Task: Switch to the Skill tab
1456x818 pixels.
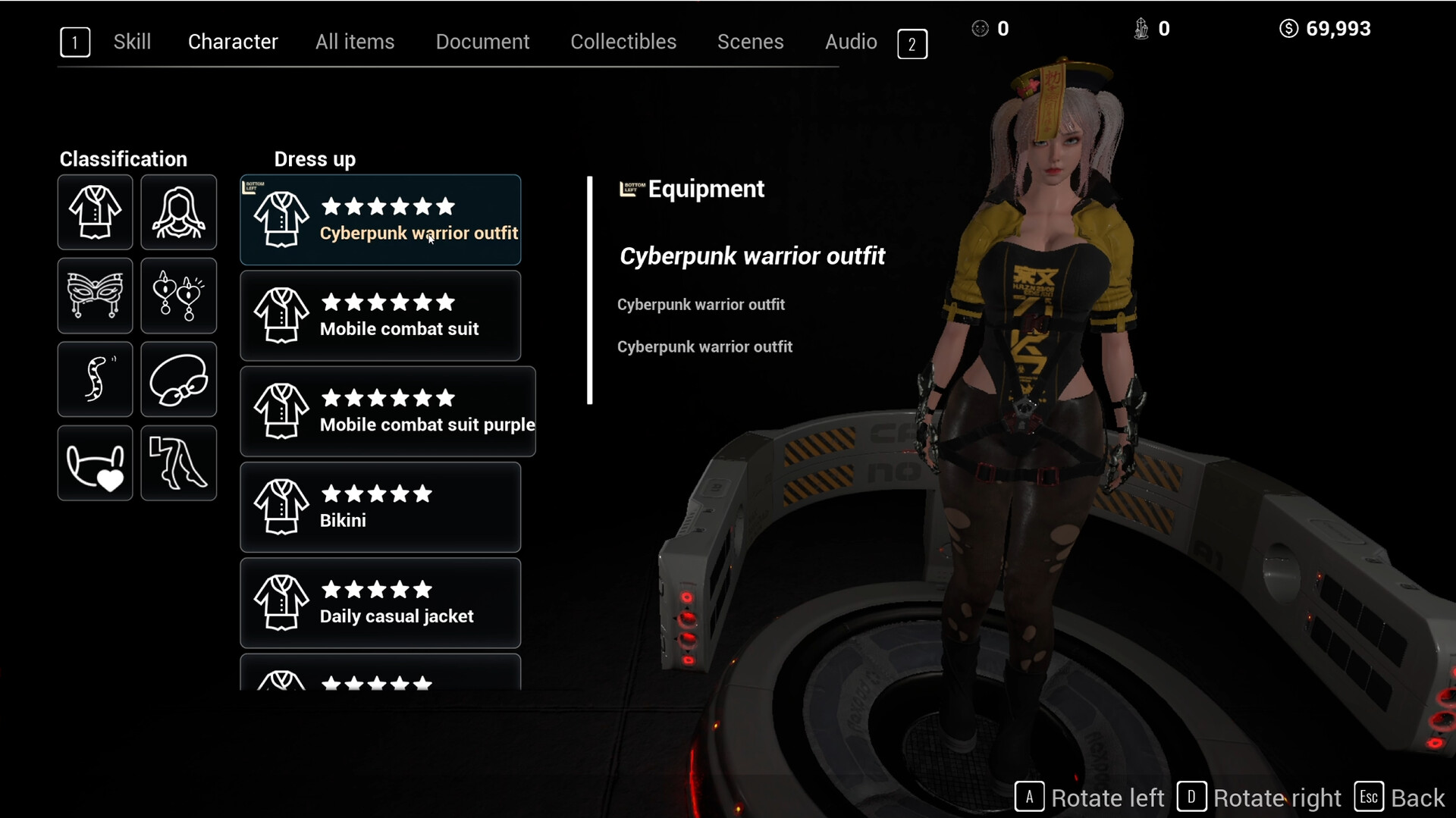Action: (x=132, y=42)
